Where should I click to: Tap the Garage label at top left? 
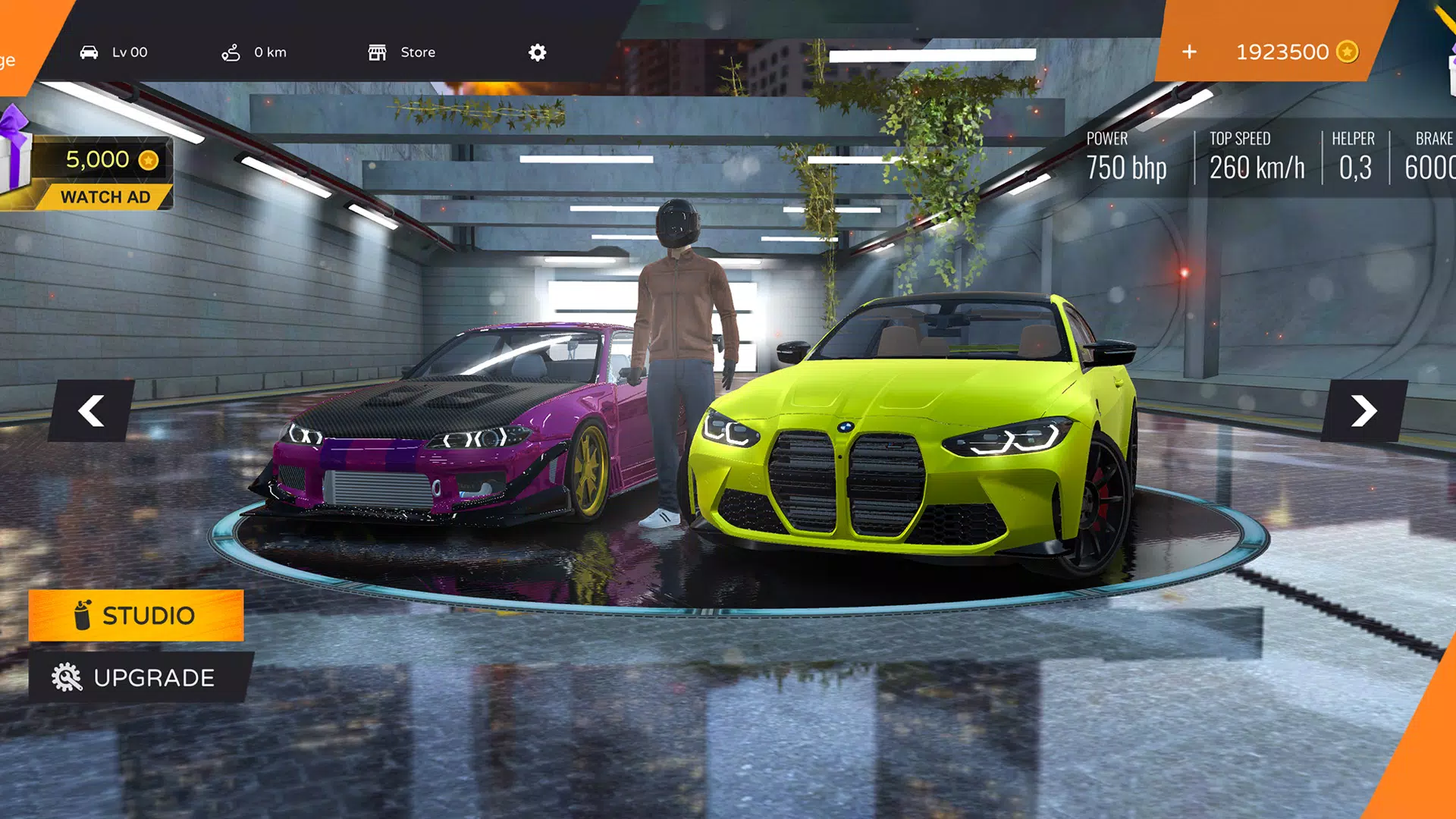[8, 61]
